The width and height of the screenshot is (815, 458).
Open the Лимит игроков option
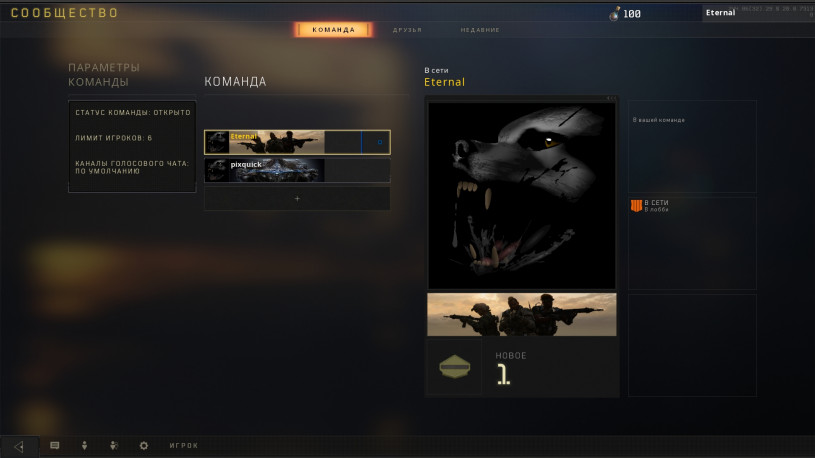coord(132,137)
